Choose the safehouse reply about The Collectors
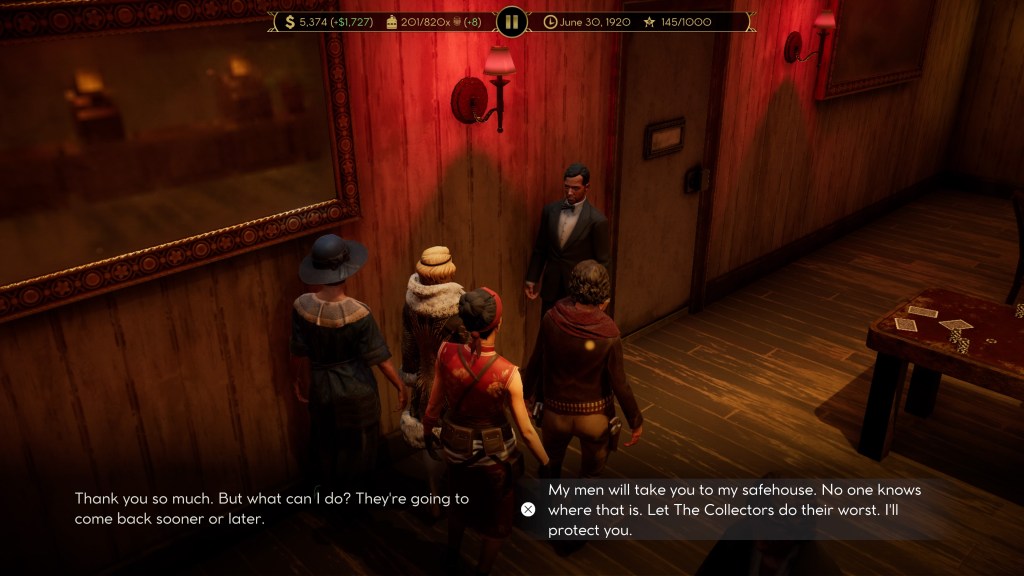This screenshot has width=1024, height=576. point(734,510)
